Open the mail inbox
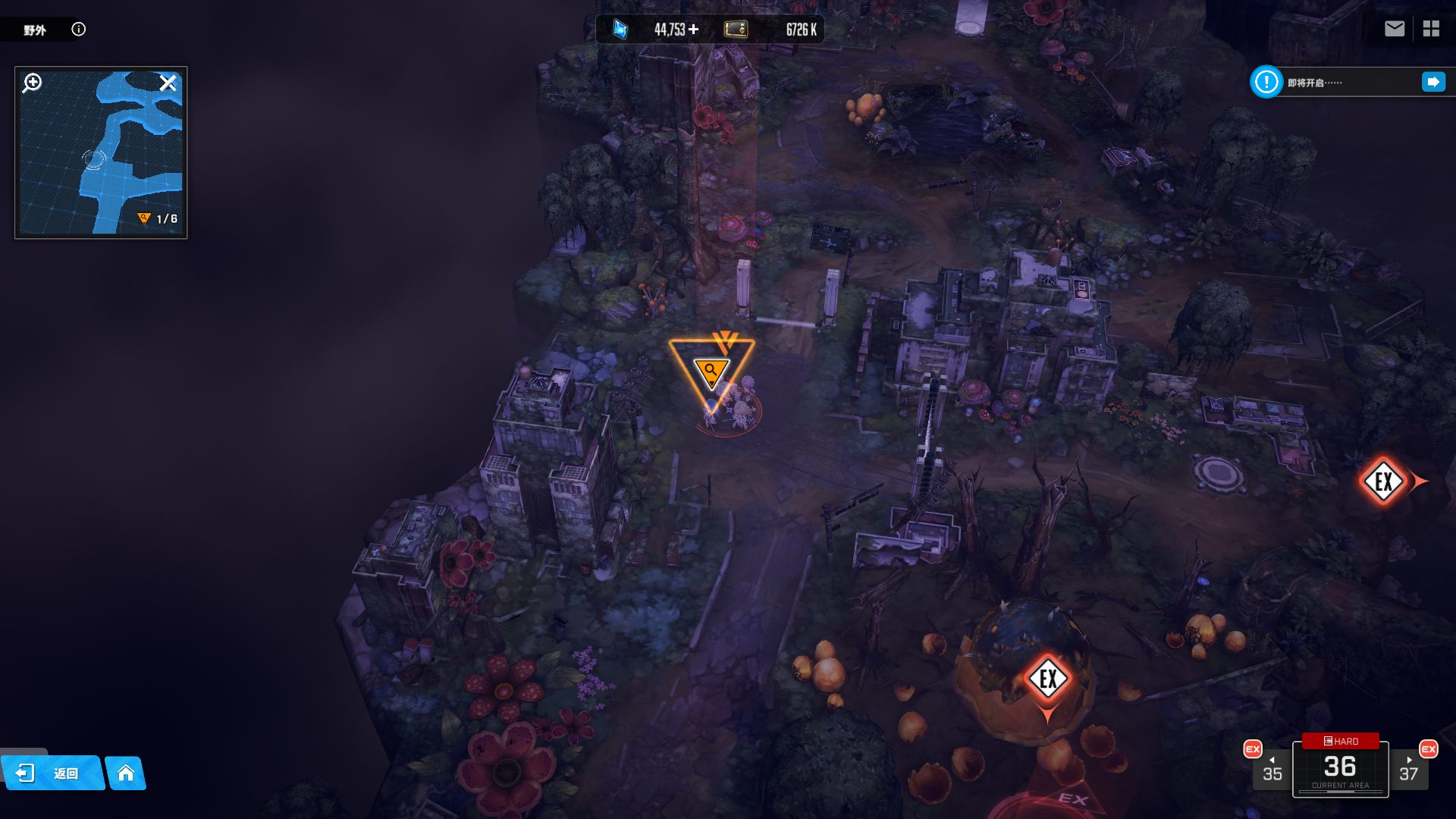Image resolution: width=1456 pixels, height=819 pixels. click(x=1395, y=29)
